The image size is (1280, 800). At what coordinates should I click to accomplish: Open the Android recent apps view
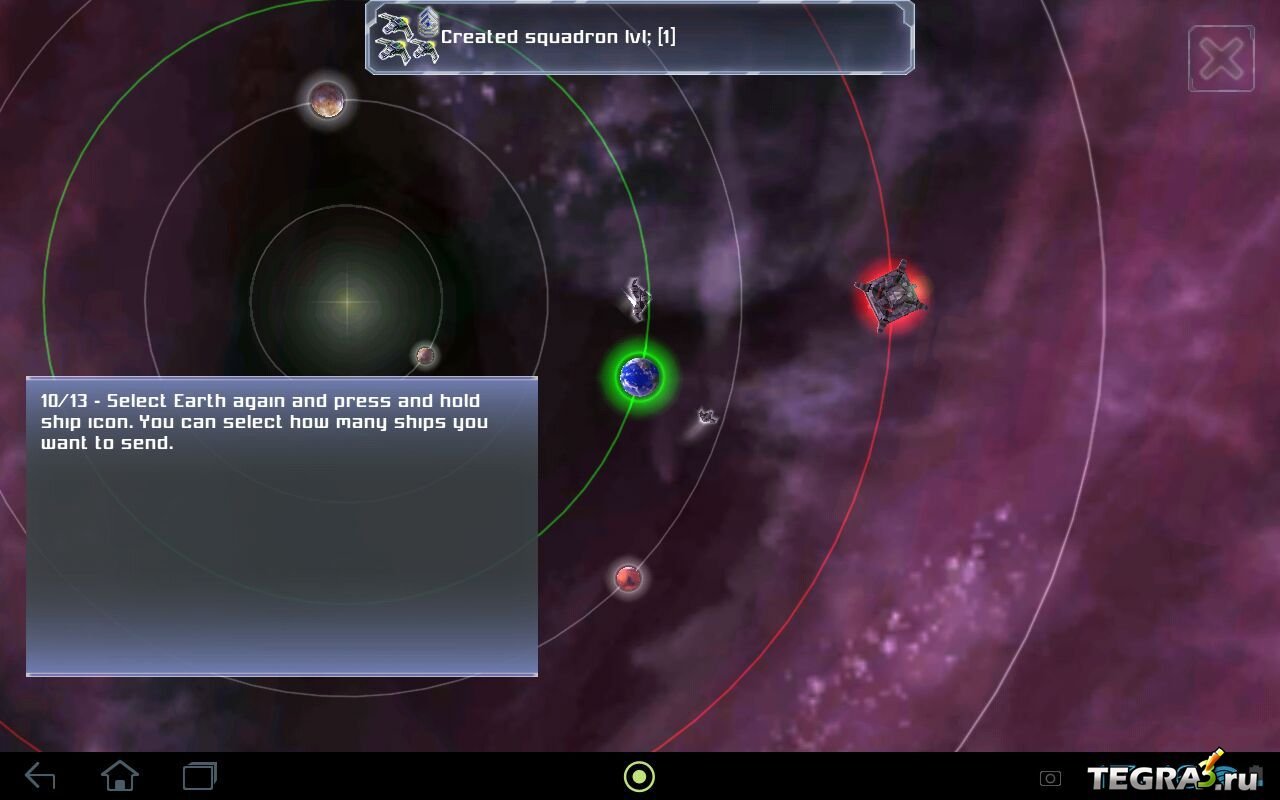pyautogui.click(x=200, y=776)
